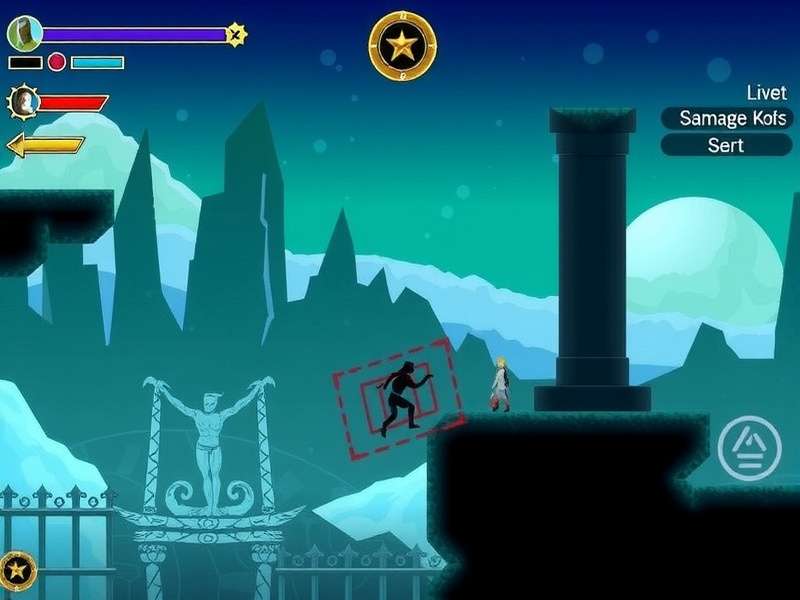Open the gold star coin in the bottom corner
This screenshot has height=600, width=800.
(18, 570)
